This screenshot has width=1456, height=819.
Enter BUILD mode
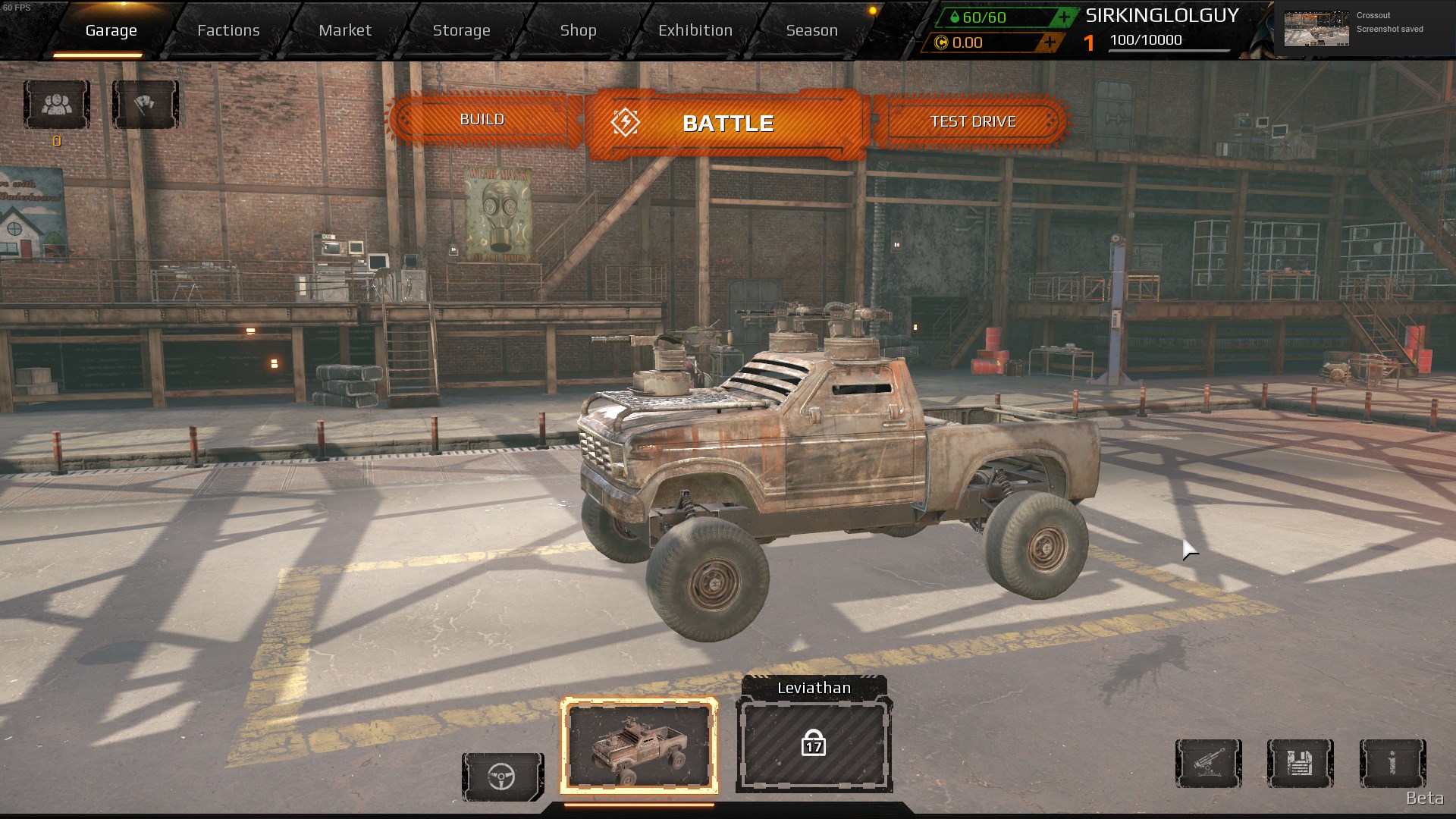[x=482, y=120]
